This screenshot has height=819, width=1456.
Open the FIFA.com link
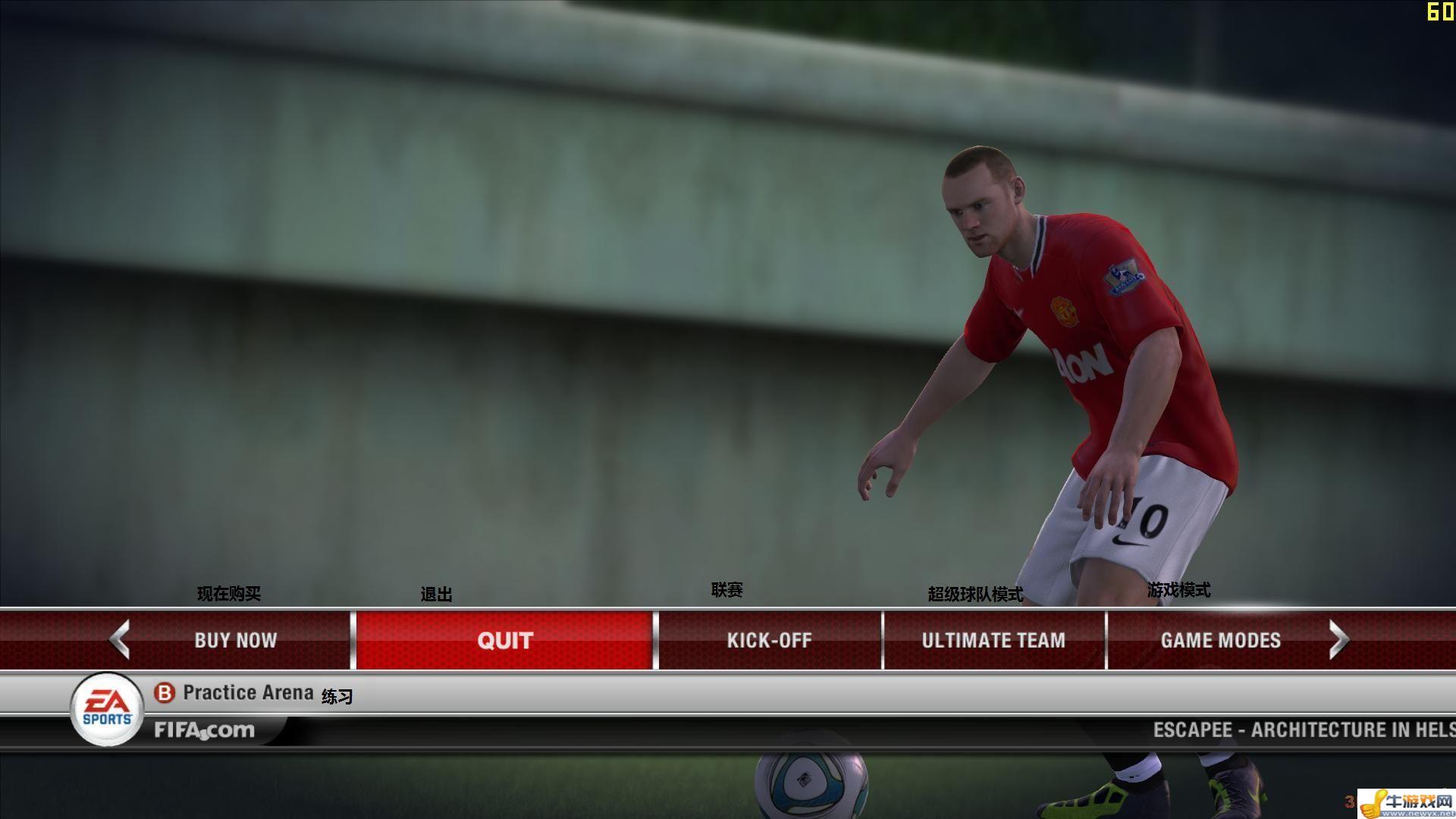[x=205, y=730]
